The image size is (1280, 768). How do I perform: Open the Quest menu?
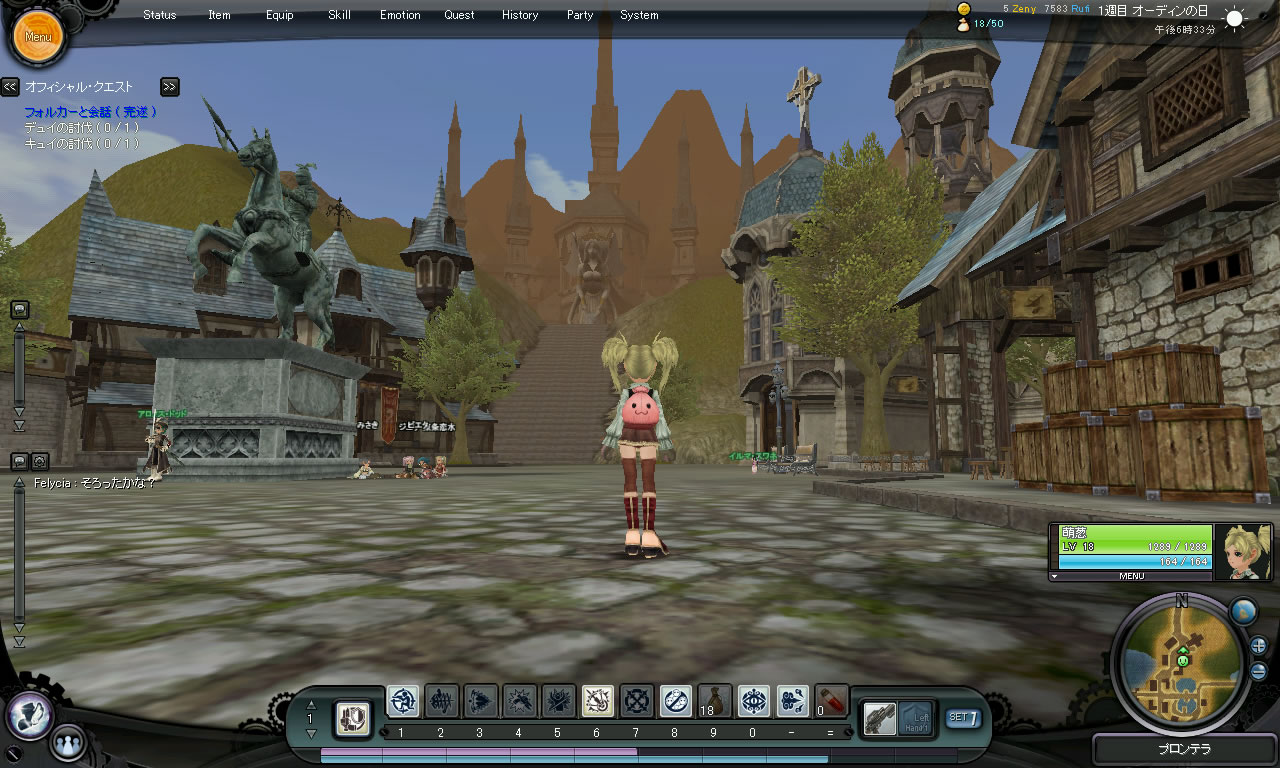[460, 15]
